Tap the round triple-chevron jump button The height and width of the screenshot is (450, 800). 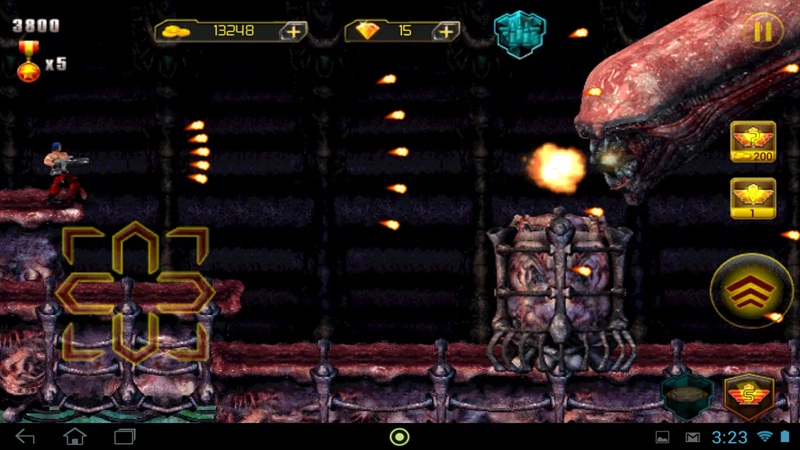coord(751,292)
